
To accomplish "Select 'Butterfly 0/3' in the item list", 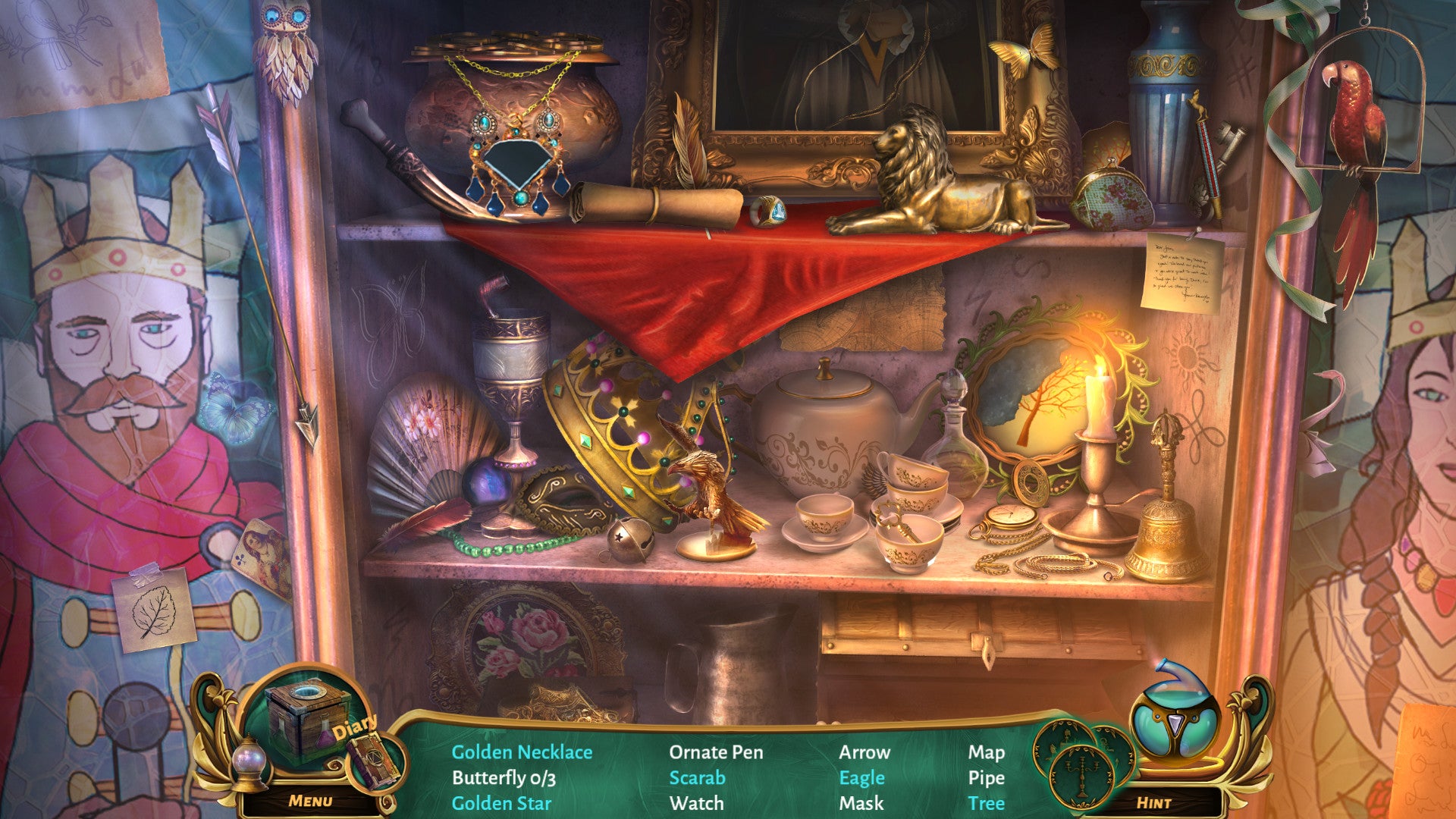I will 504,778.
